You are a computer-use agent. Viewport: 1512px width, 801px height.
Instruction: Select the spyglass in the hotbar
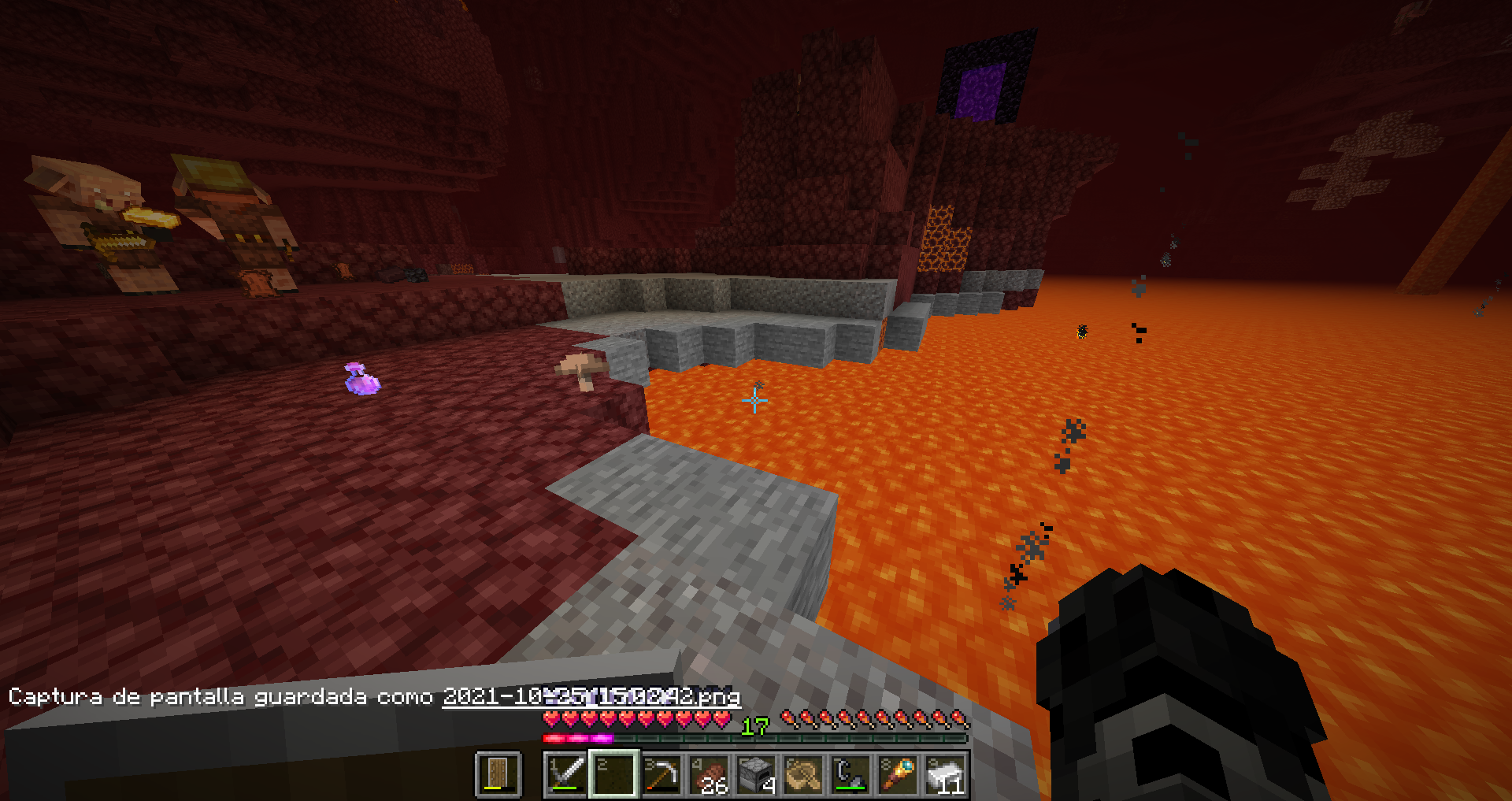click(898, 774)
